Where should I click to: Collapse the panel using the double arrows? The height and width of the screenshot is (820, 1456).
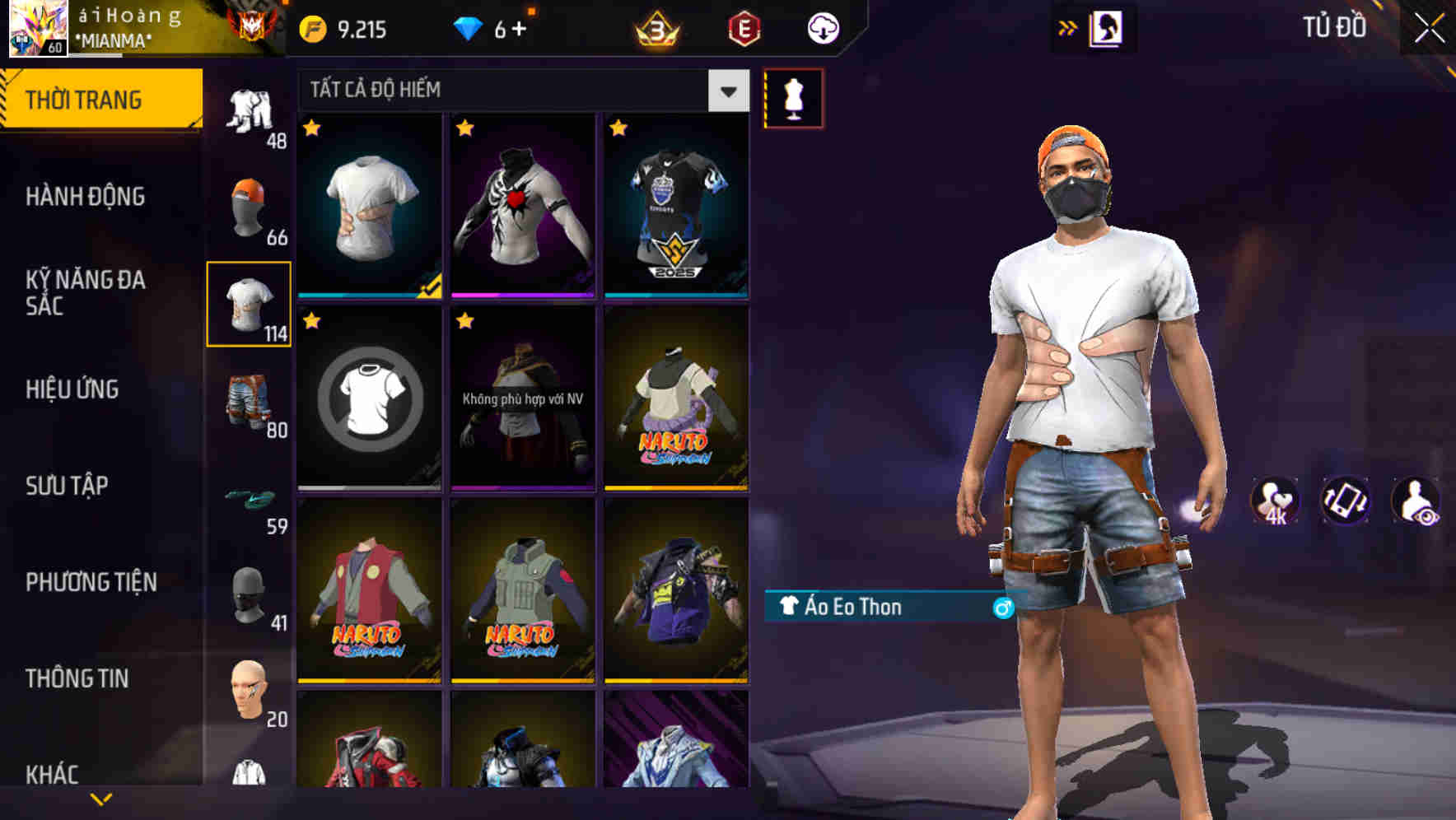pos(1068,27)
